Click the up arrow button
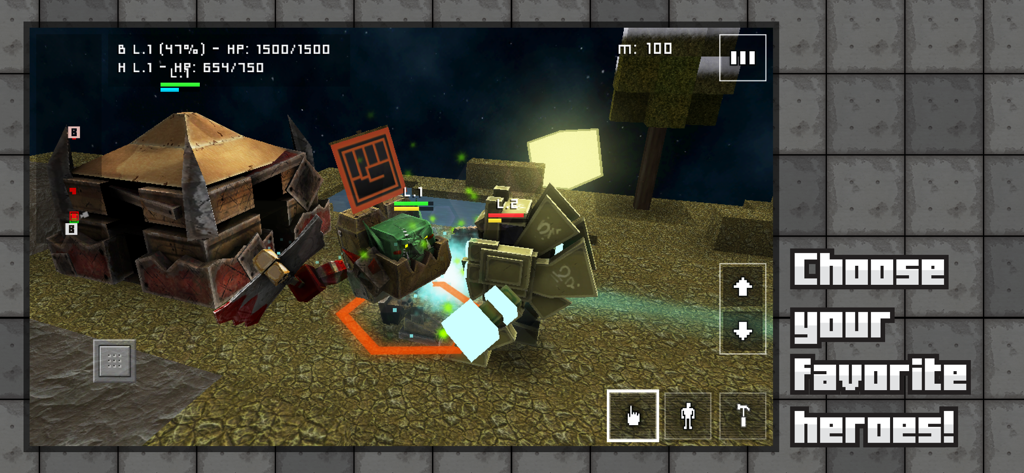 click(x=742, y=288)
